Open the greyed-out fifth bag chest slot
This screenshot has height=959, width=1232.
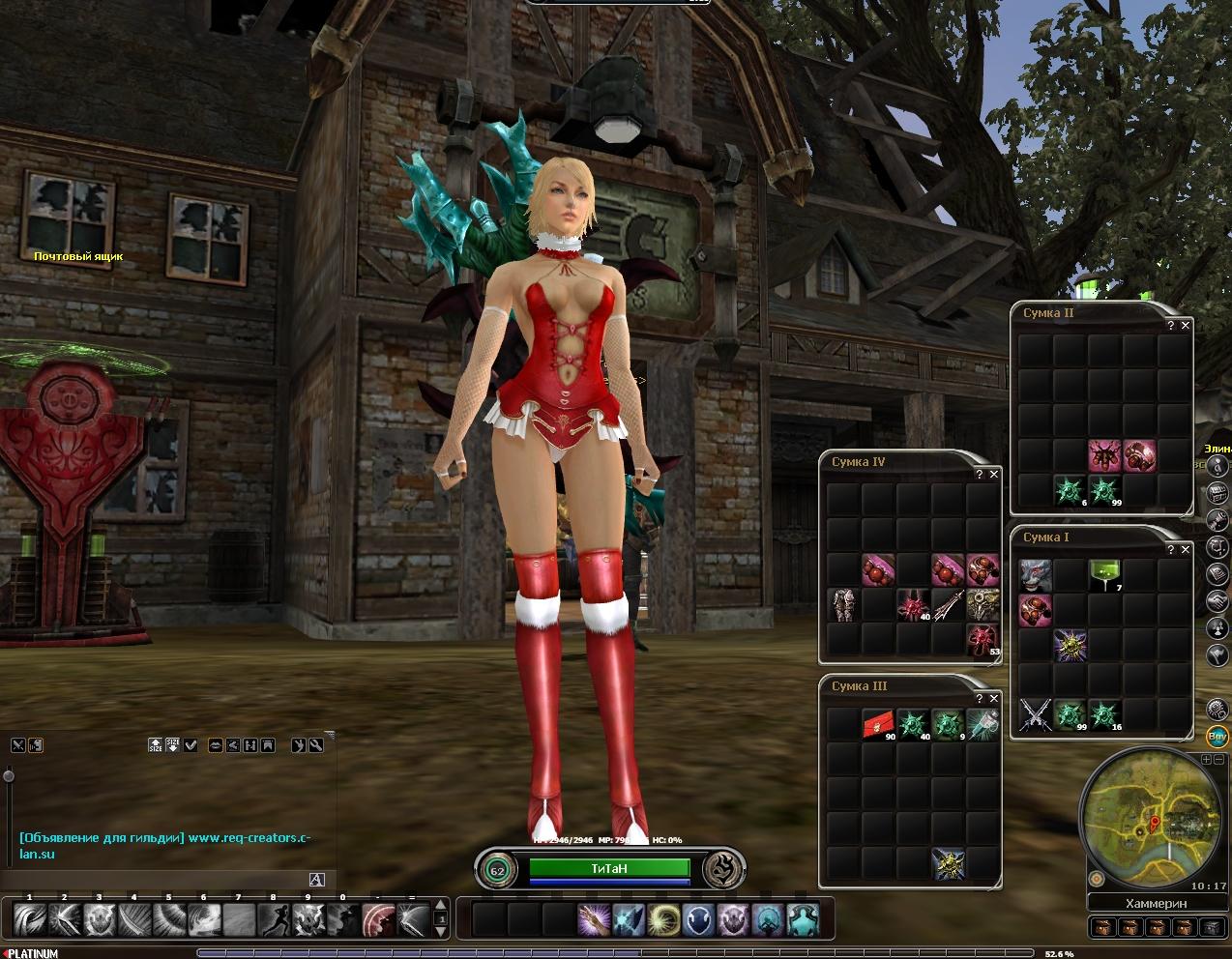point(1211,928)
